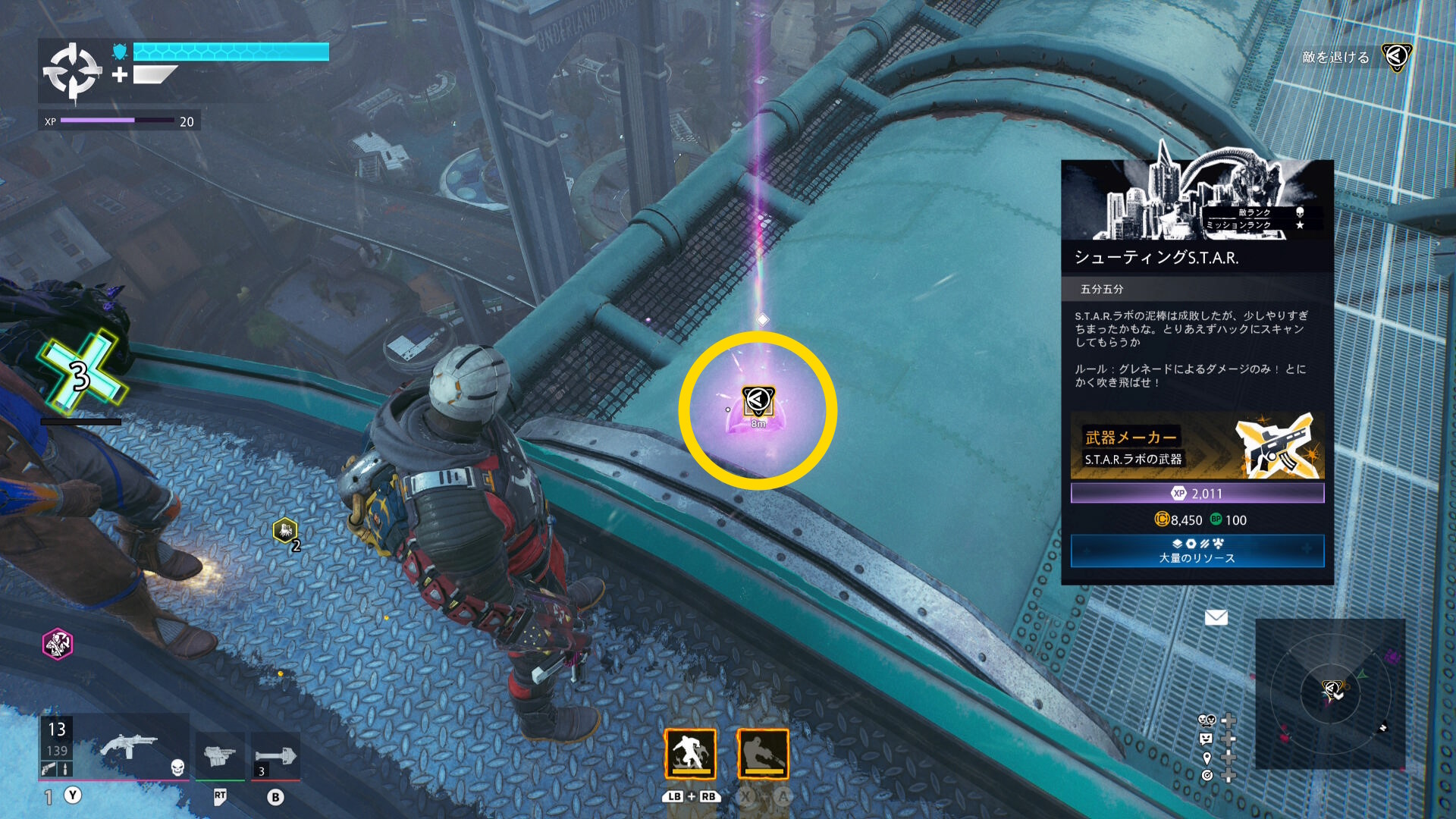Select the melee weapon slot showing 3
The image size is (1456, 819).
(275, 756)
